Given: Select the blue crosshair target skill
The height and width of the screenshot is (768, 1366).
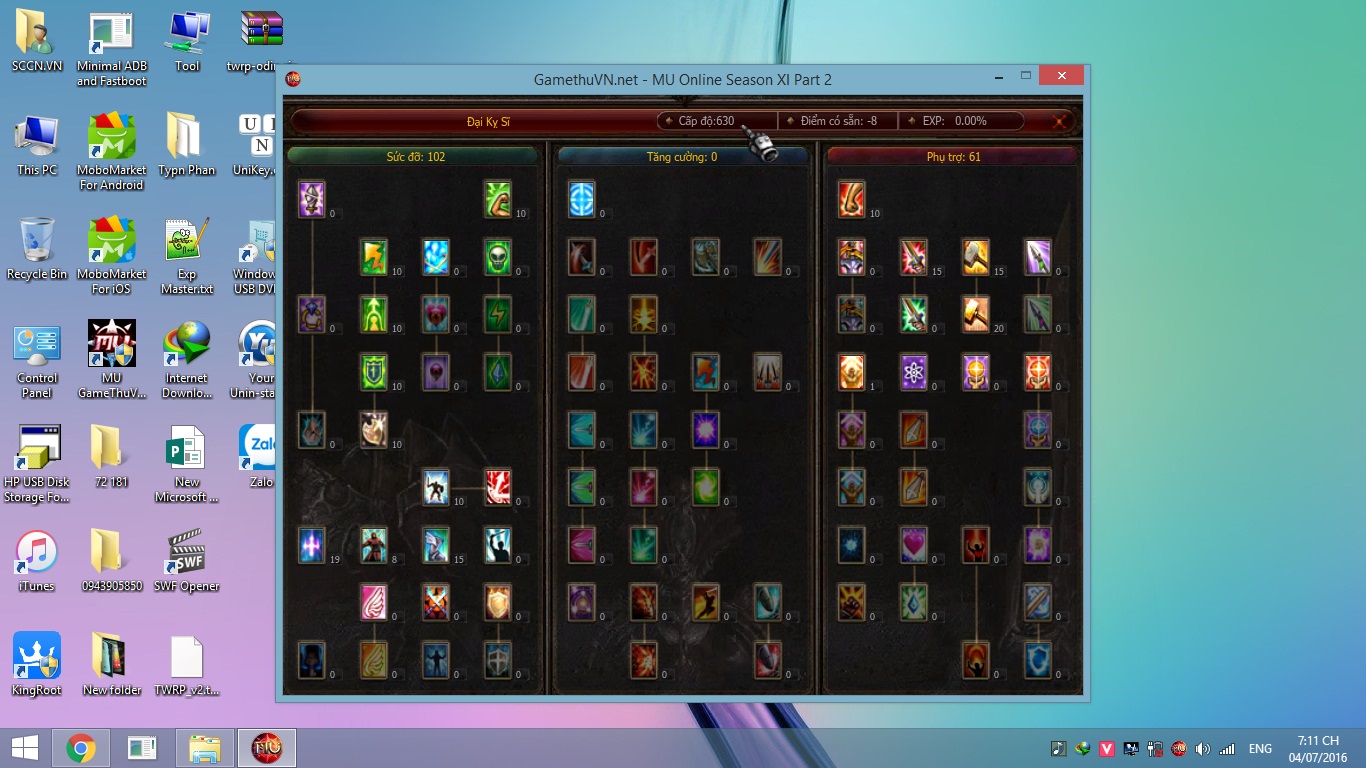Looking at the screenshot, I should (x=582, y=199).
